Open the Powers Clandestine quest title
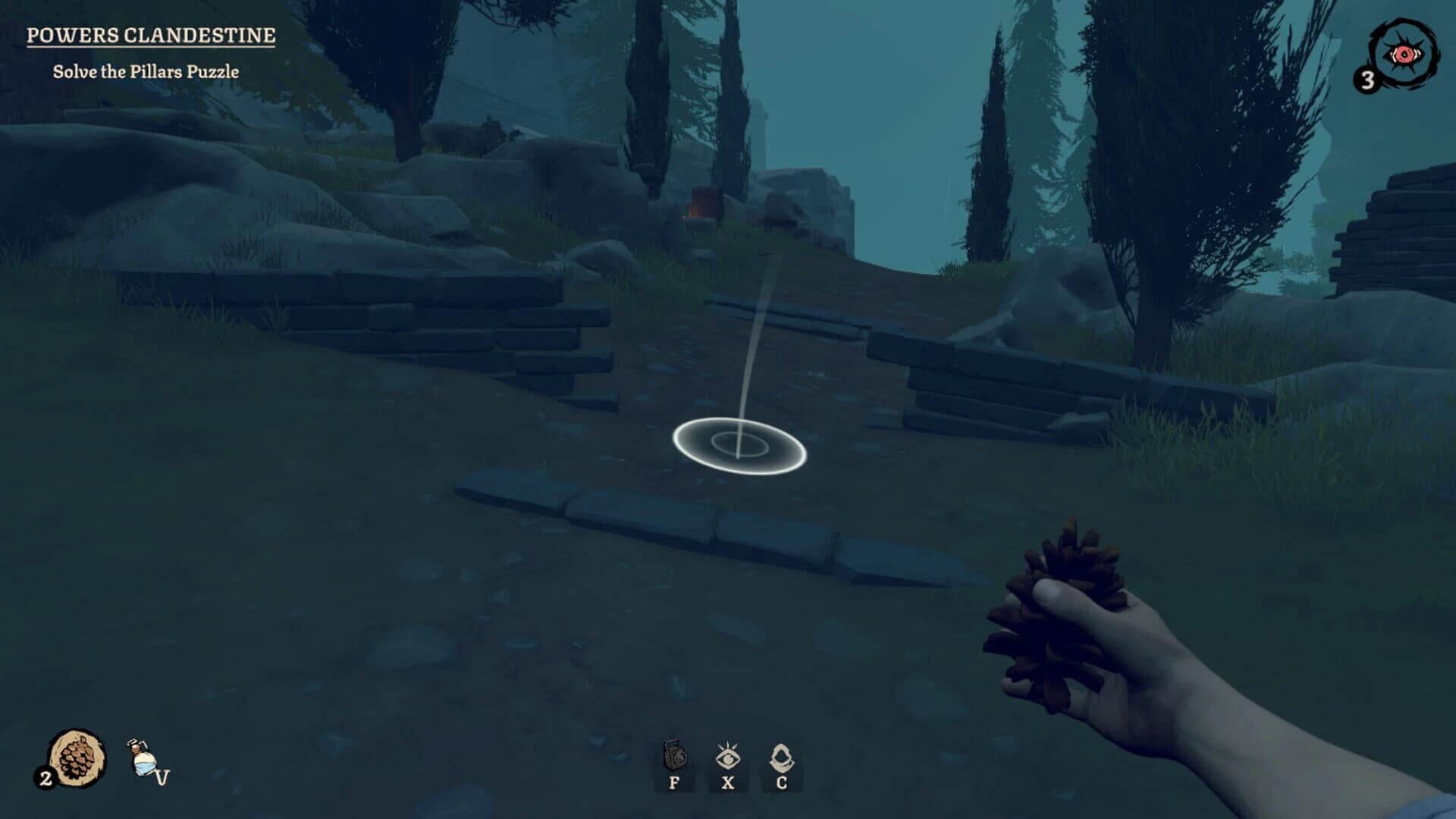 point(149,34)
